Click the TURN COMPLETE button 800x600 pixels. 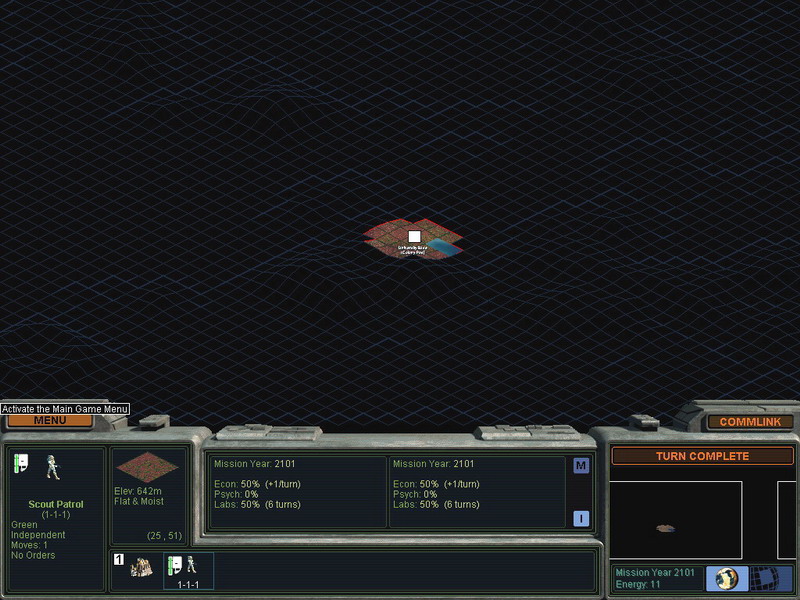point(702,456)
